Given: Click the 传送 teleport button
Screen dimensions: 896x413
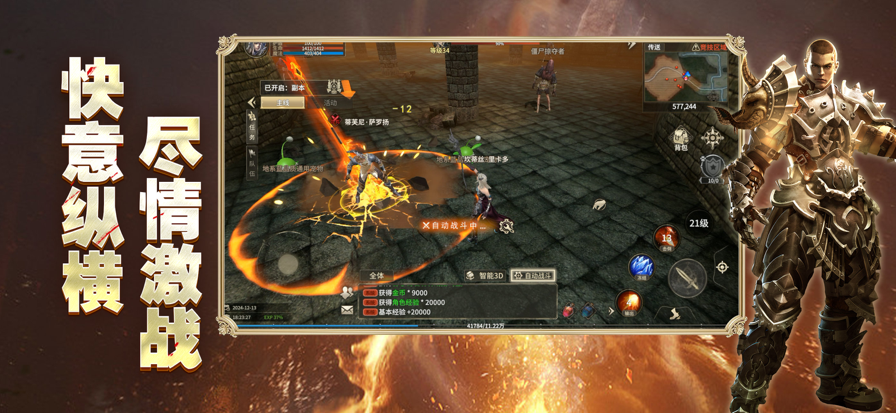Looking at the screenshot, I should click(x=655, y=48).
